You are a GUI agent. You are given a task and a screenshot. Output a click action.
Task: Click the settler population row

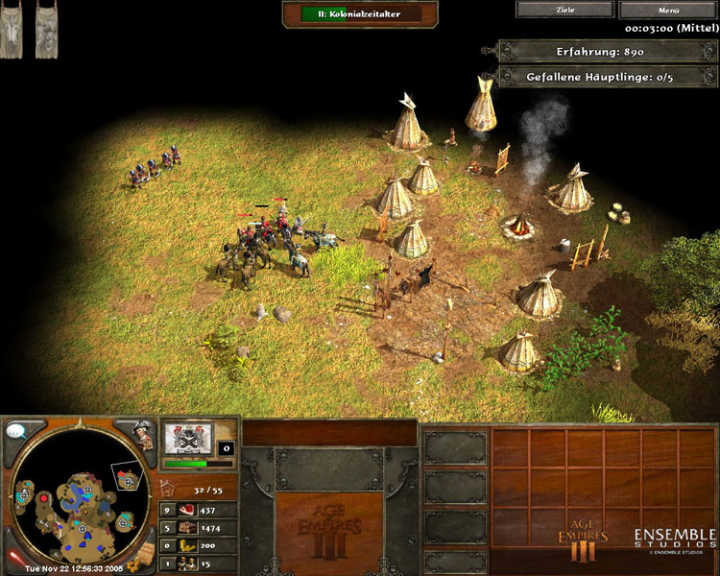pyautogui.click(x=199, y=564)
